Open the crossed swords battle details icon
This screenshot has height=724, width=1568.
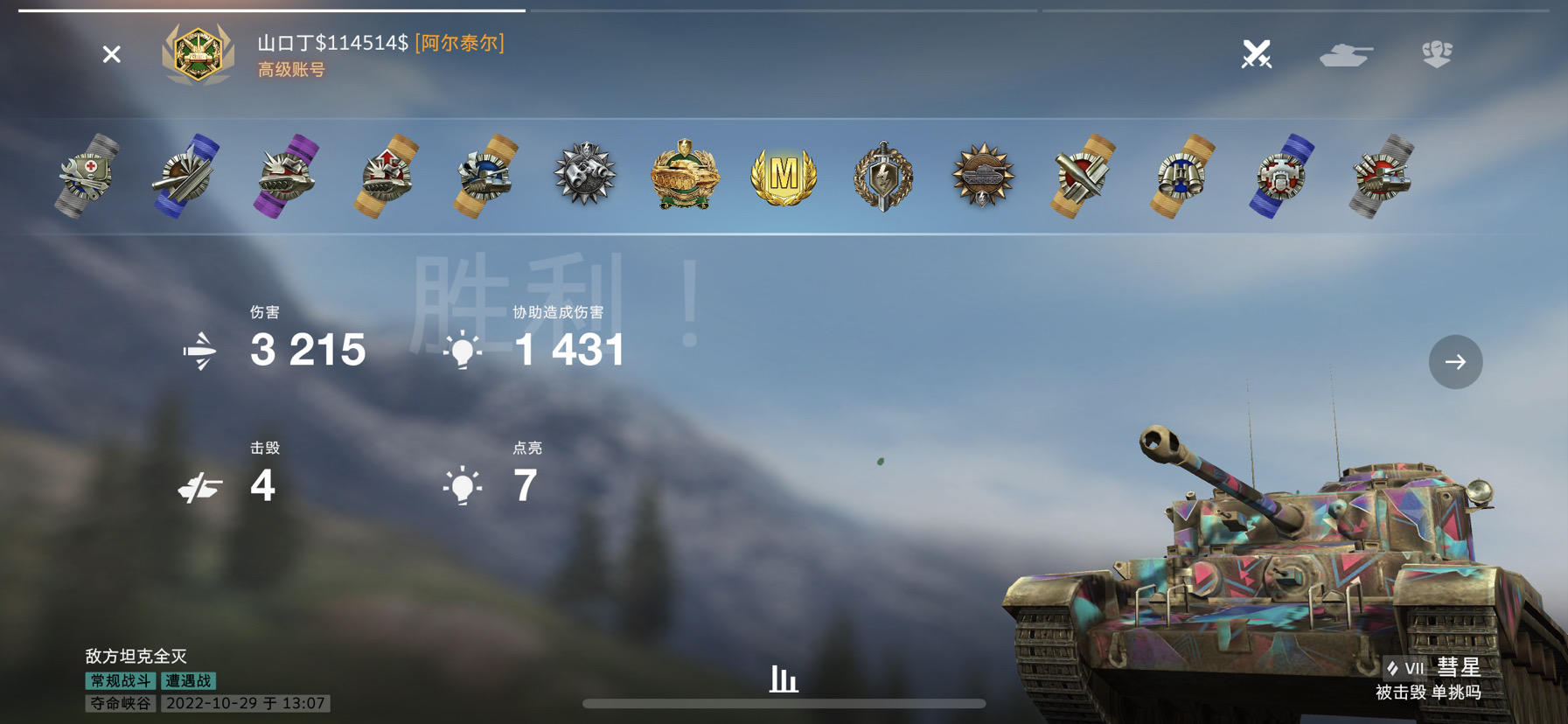[1255, 55]
